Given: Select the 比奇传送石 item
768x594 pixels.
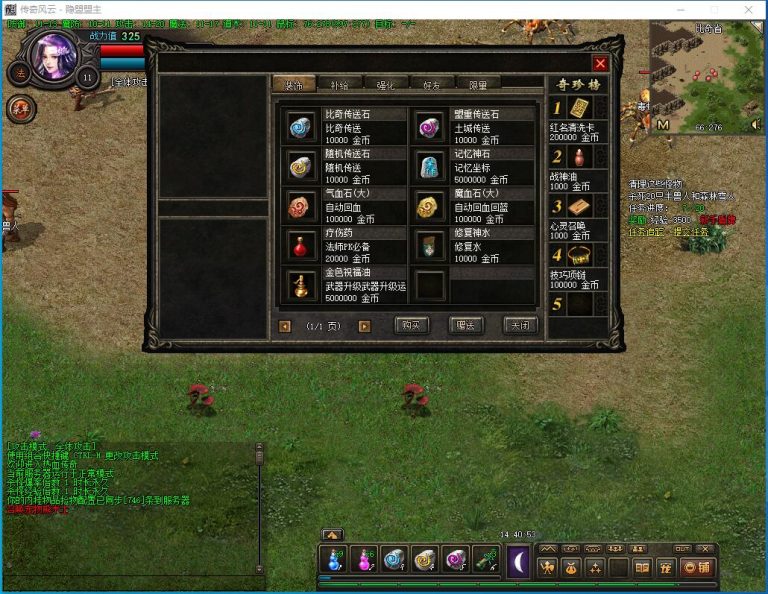Looking at the screenshot, I should [x=300, y=126].
